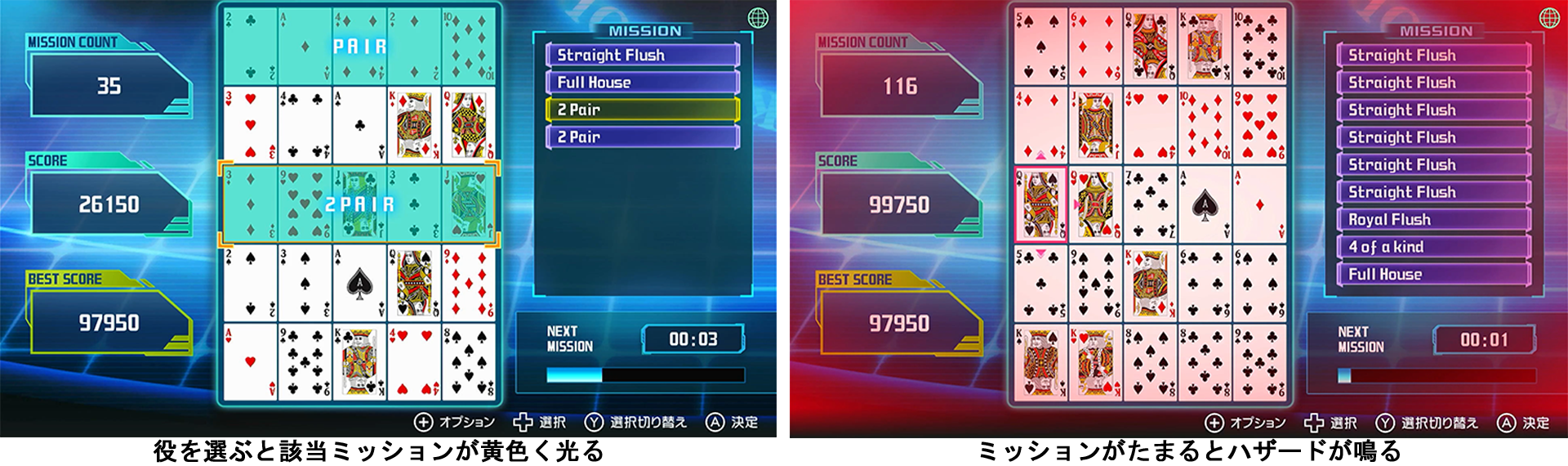Pick the ace of hearts card
Screen dimensions: 1568x466
coord(250,362)
